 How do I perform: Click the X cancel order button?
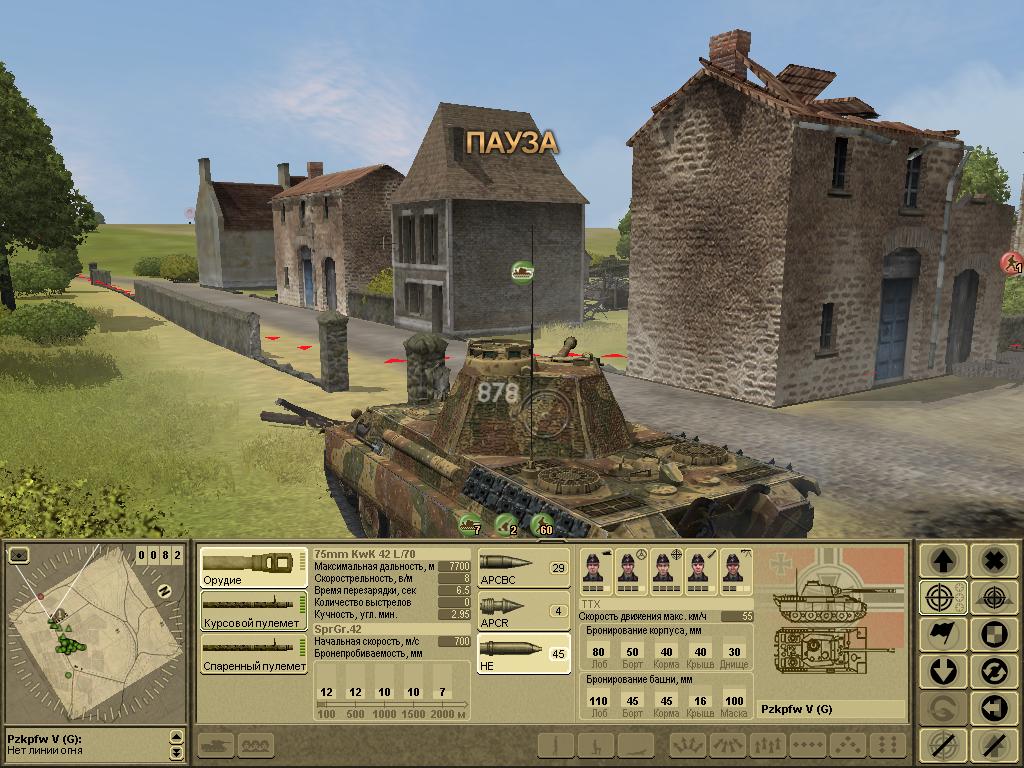pos(993,561)
